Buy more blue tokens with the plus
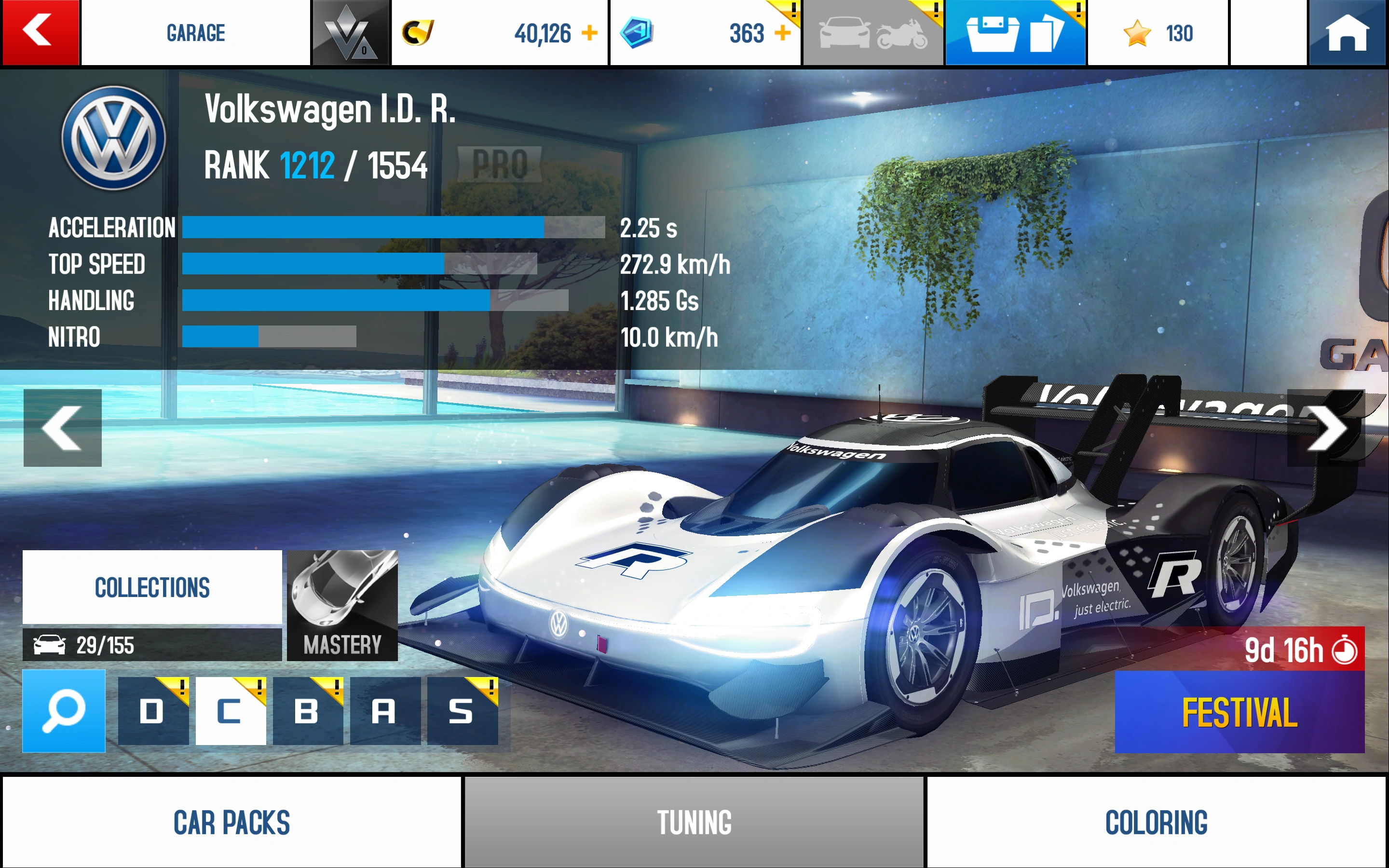1389x868 pixels. 782,33
